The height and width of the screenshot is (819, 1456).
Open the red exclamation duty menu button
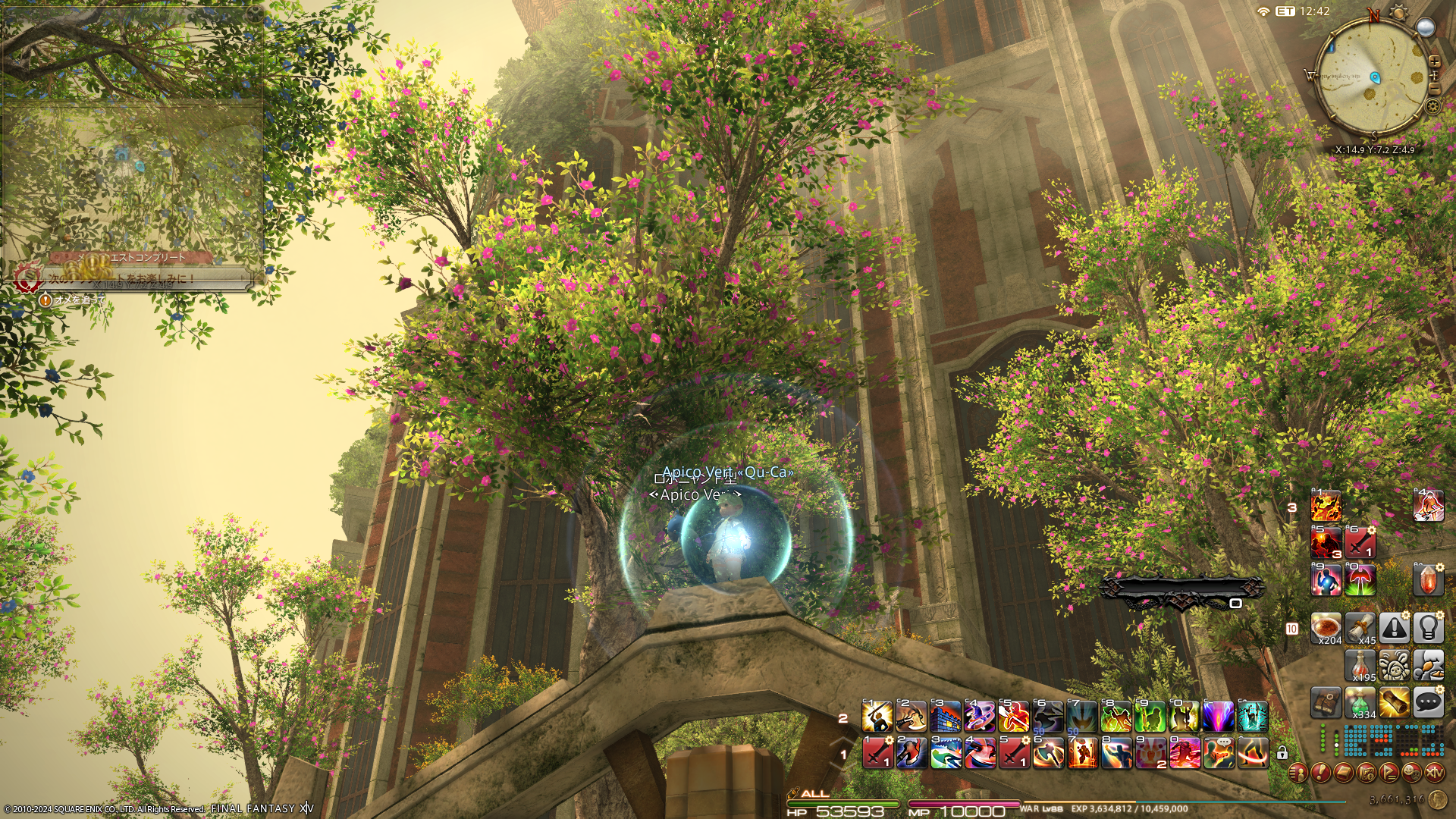1320,773
